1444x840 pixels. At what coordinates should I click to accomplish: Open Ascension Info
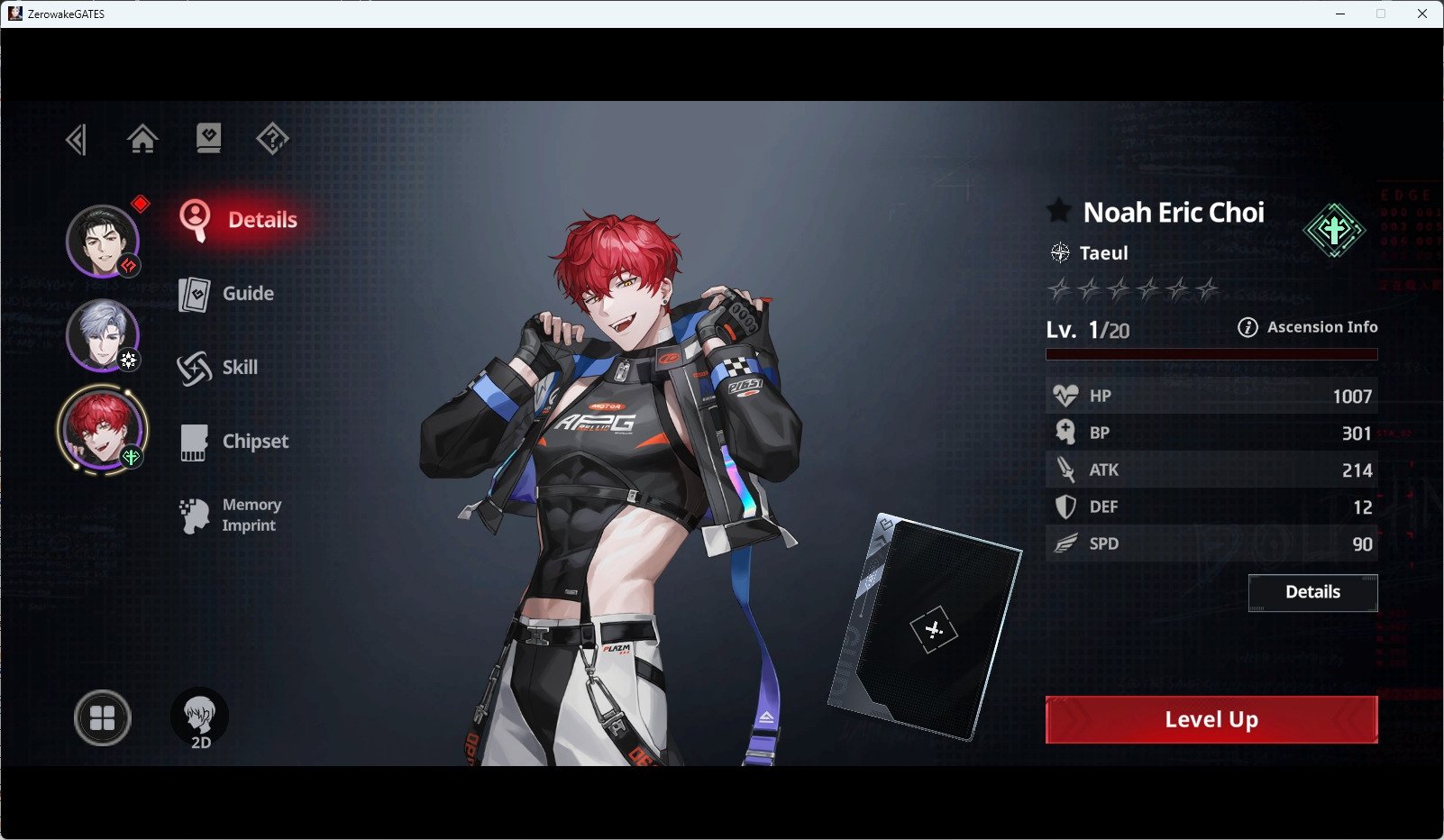[1308, 327]
